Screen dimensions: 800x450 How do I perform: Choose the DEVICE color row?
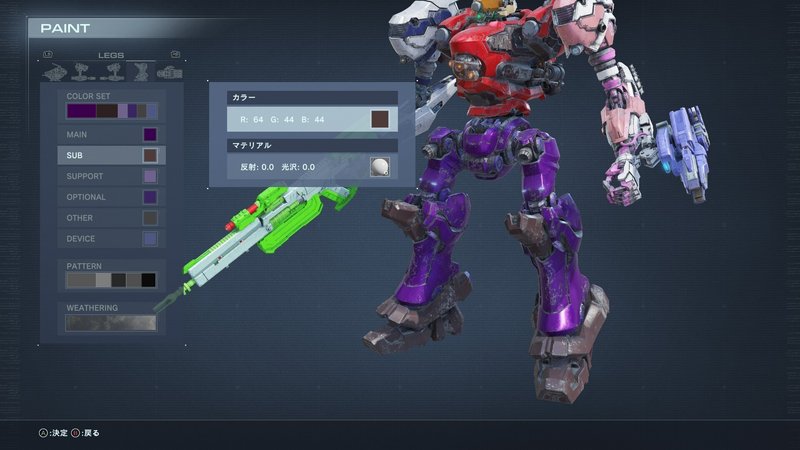click(109, 239)
